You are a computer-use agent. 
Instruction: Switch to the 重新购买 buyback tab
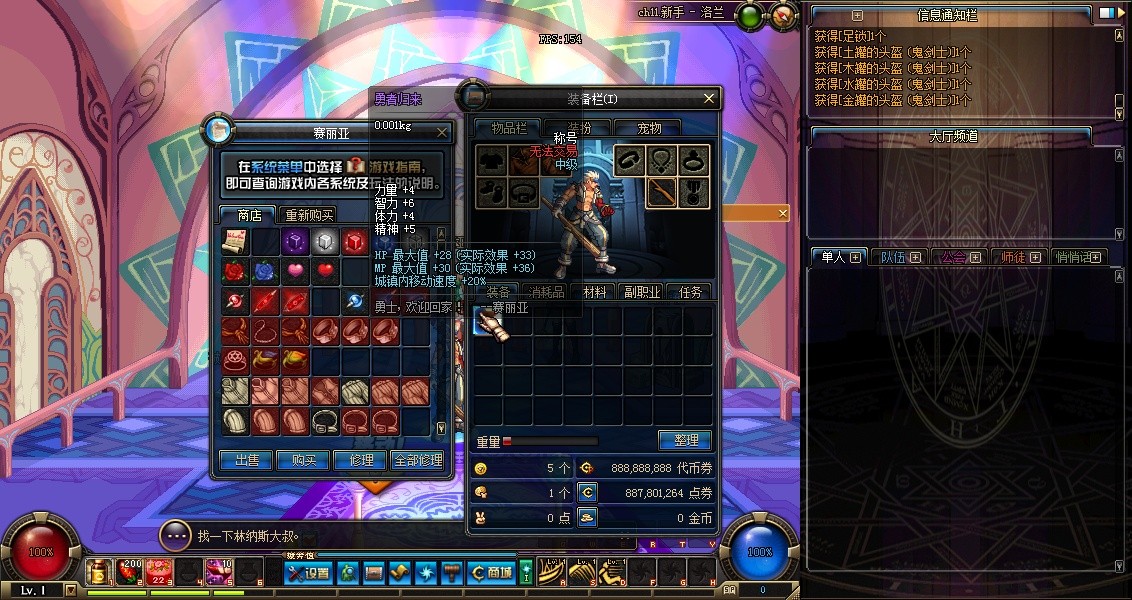click(309, 215)
